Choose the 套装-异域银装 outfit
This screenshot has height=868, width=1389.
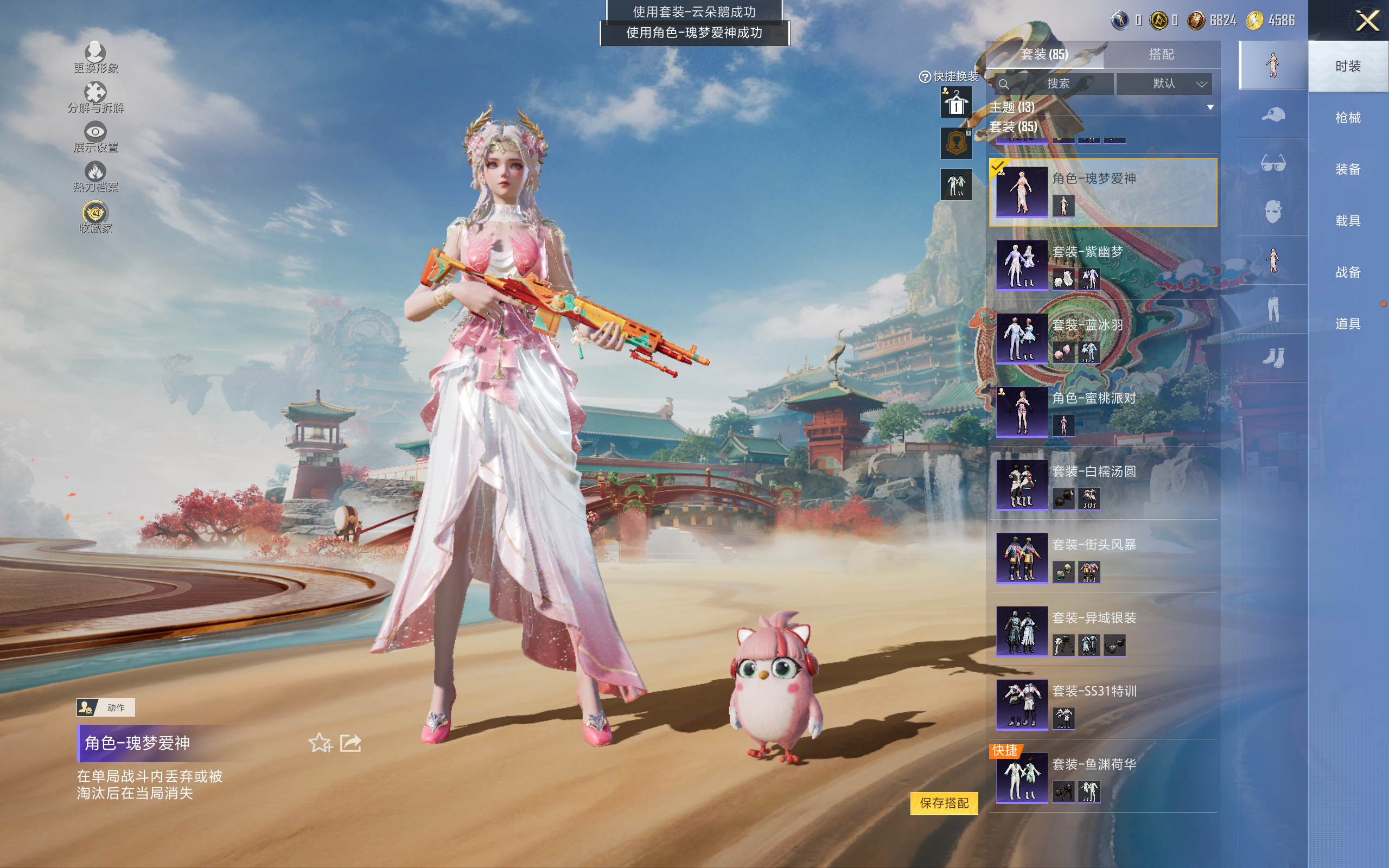tap(1102, 631)
